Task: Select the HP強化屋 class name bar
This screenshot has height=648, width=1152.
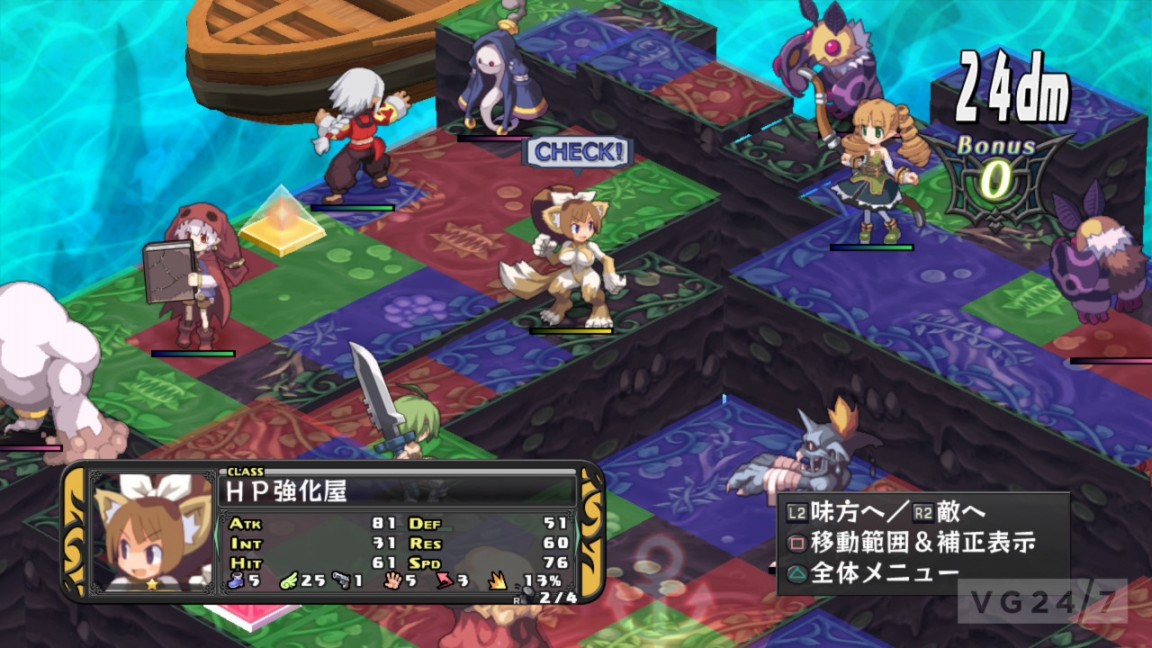Action: (396, 491)
